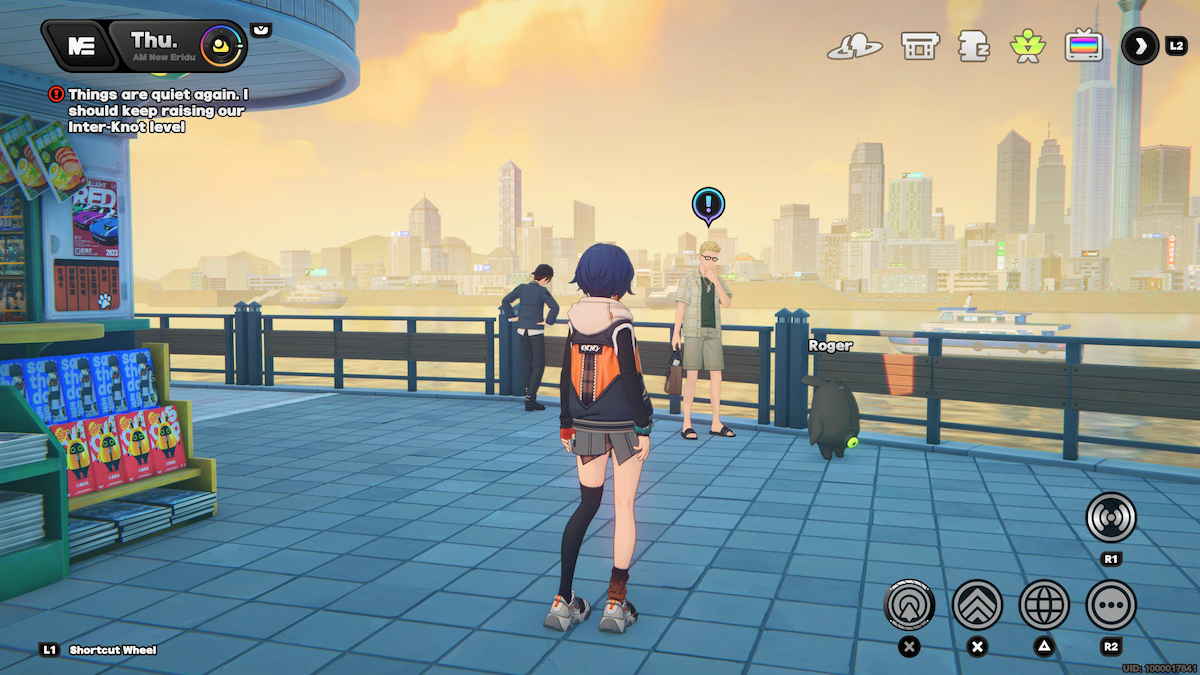Open the three-dots more options button
This screenshot has height=675, width=1200.
pos(1111,604)
